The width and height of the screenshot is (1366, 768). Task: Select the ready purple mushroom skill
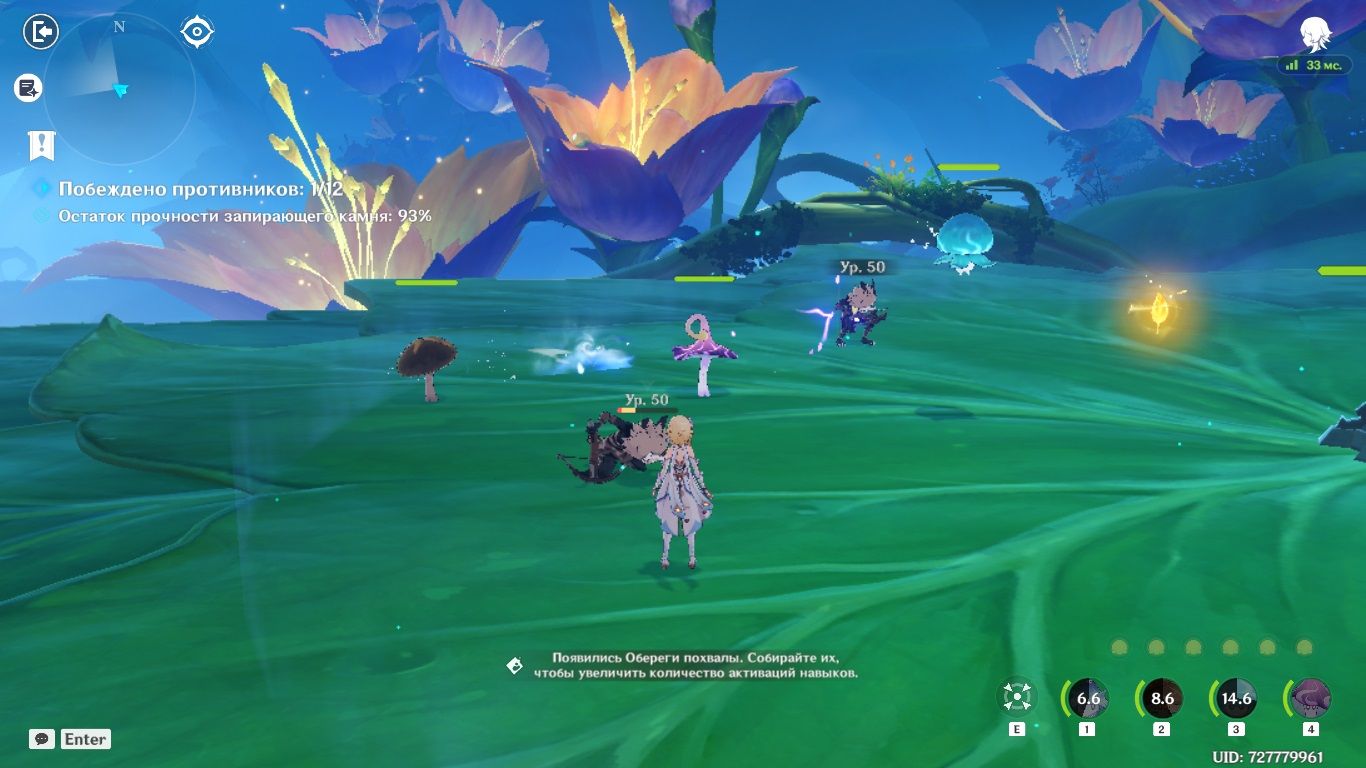tap(1310, 698)
